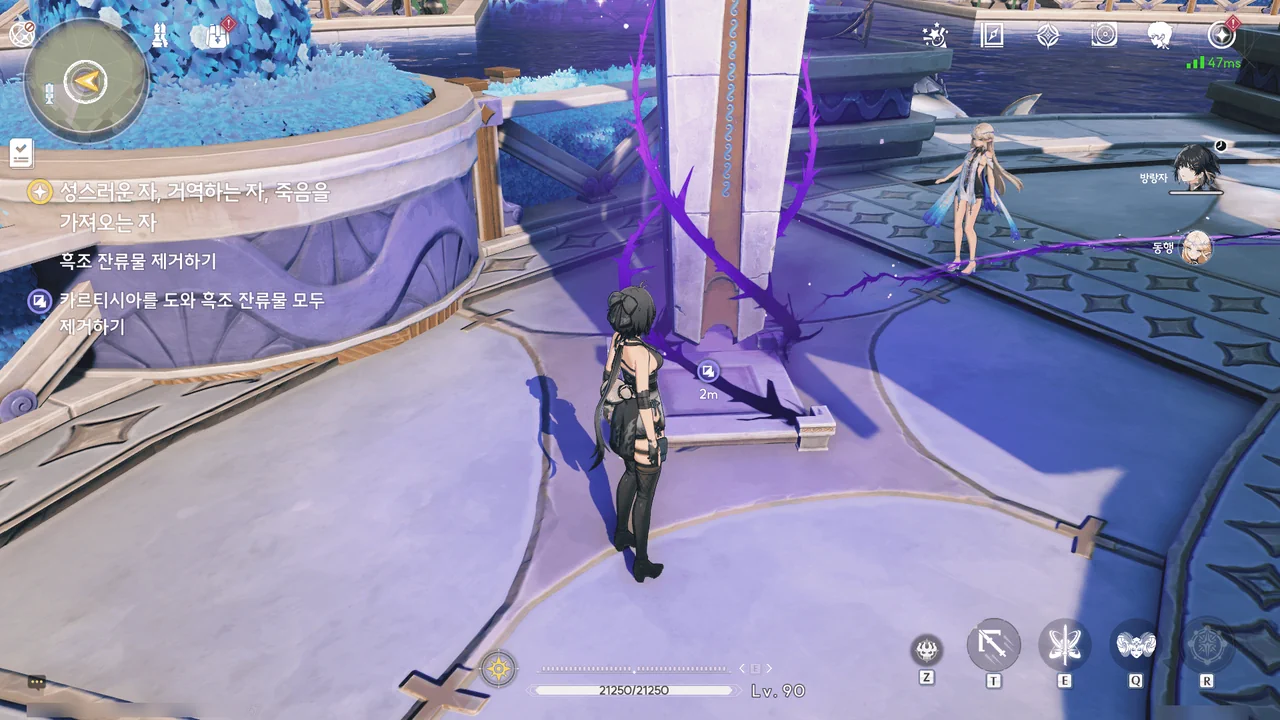
Task: Click the gold sun emblem beside health bar
Action: click(498, 668)
